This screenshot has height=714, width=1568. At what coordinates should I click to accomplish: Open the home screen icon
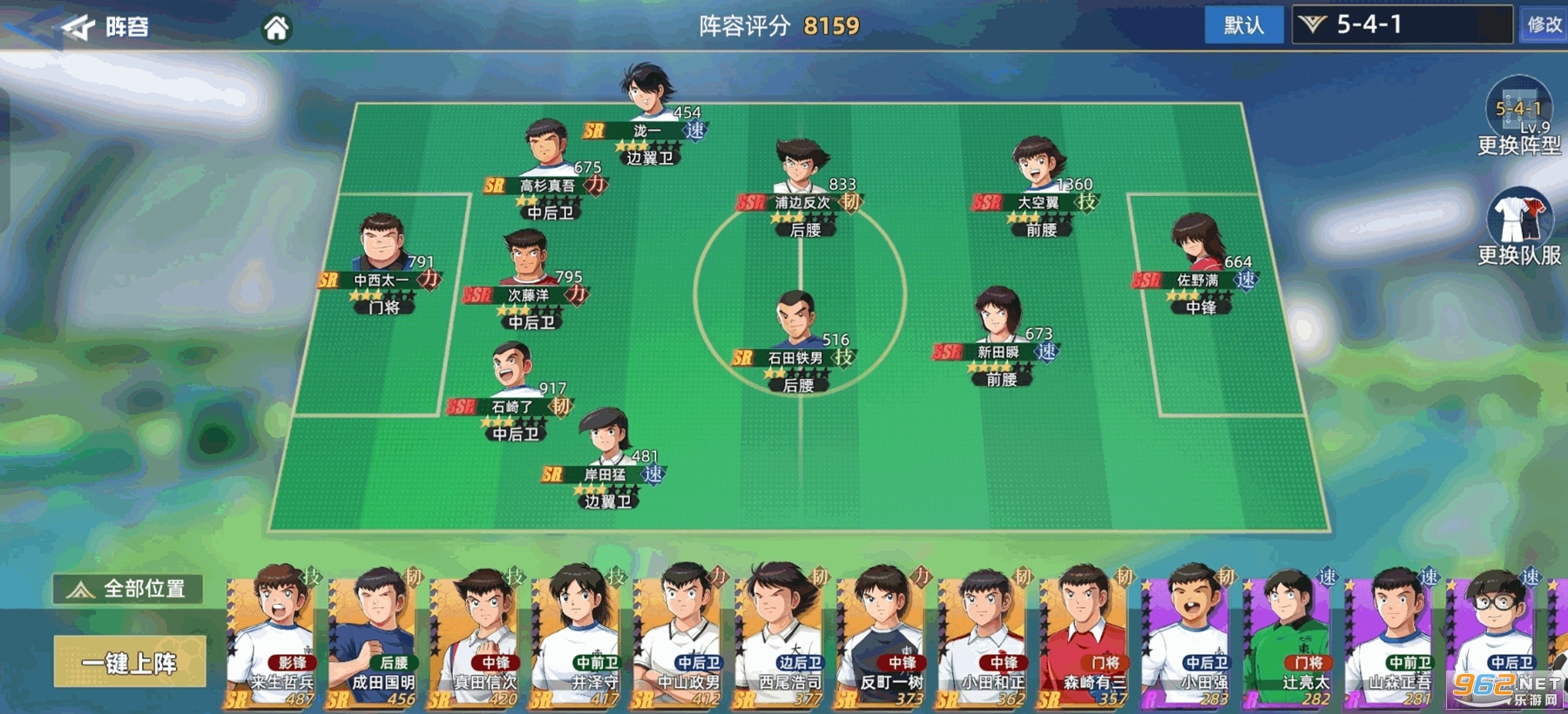coord(276,29)
